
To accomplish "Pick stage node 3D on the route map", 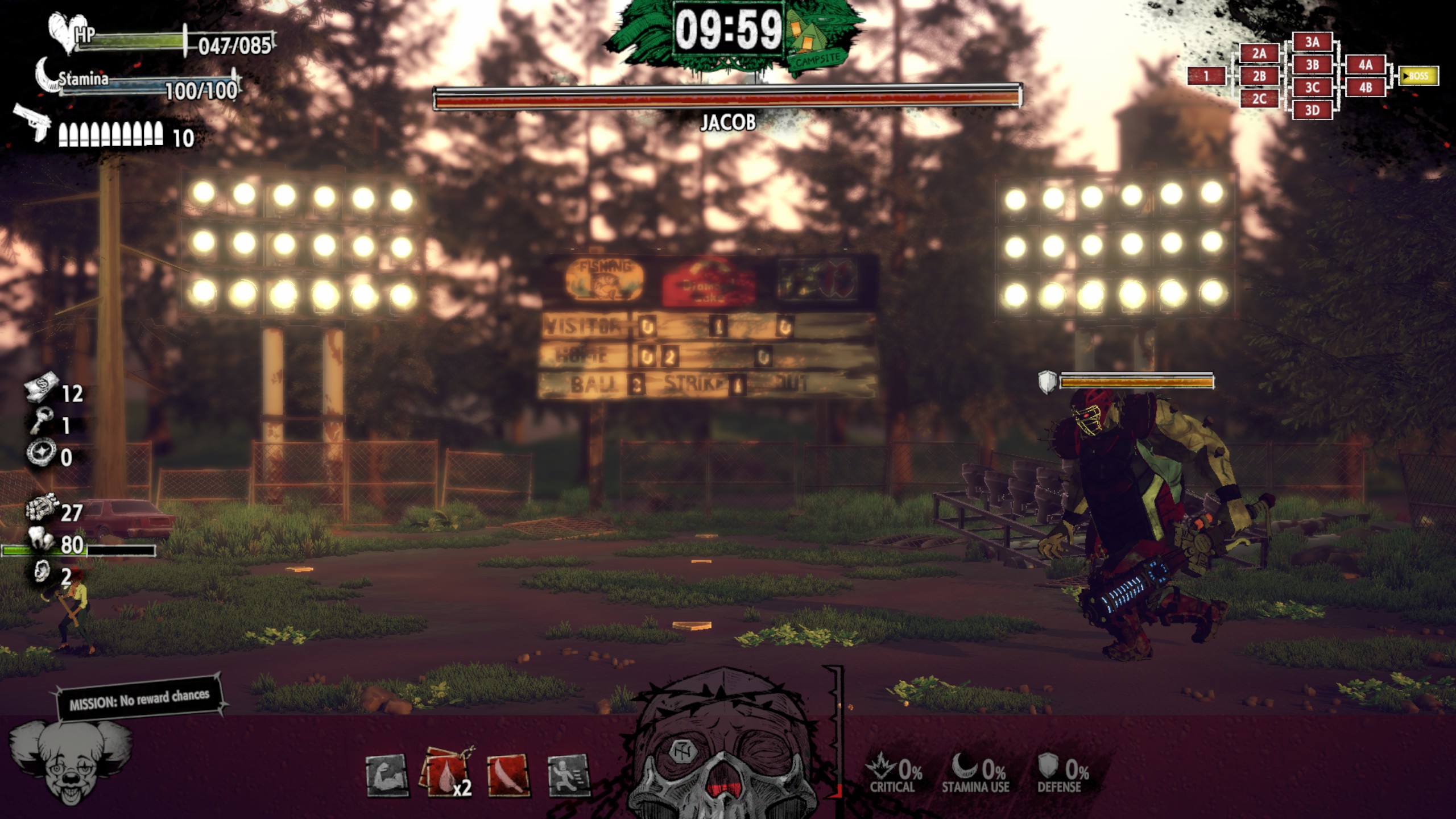I will coord(1312,110).
